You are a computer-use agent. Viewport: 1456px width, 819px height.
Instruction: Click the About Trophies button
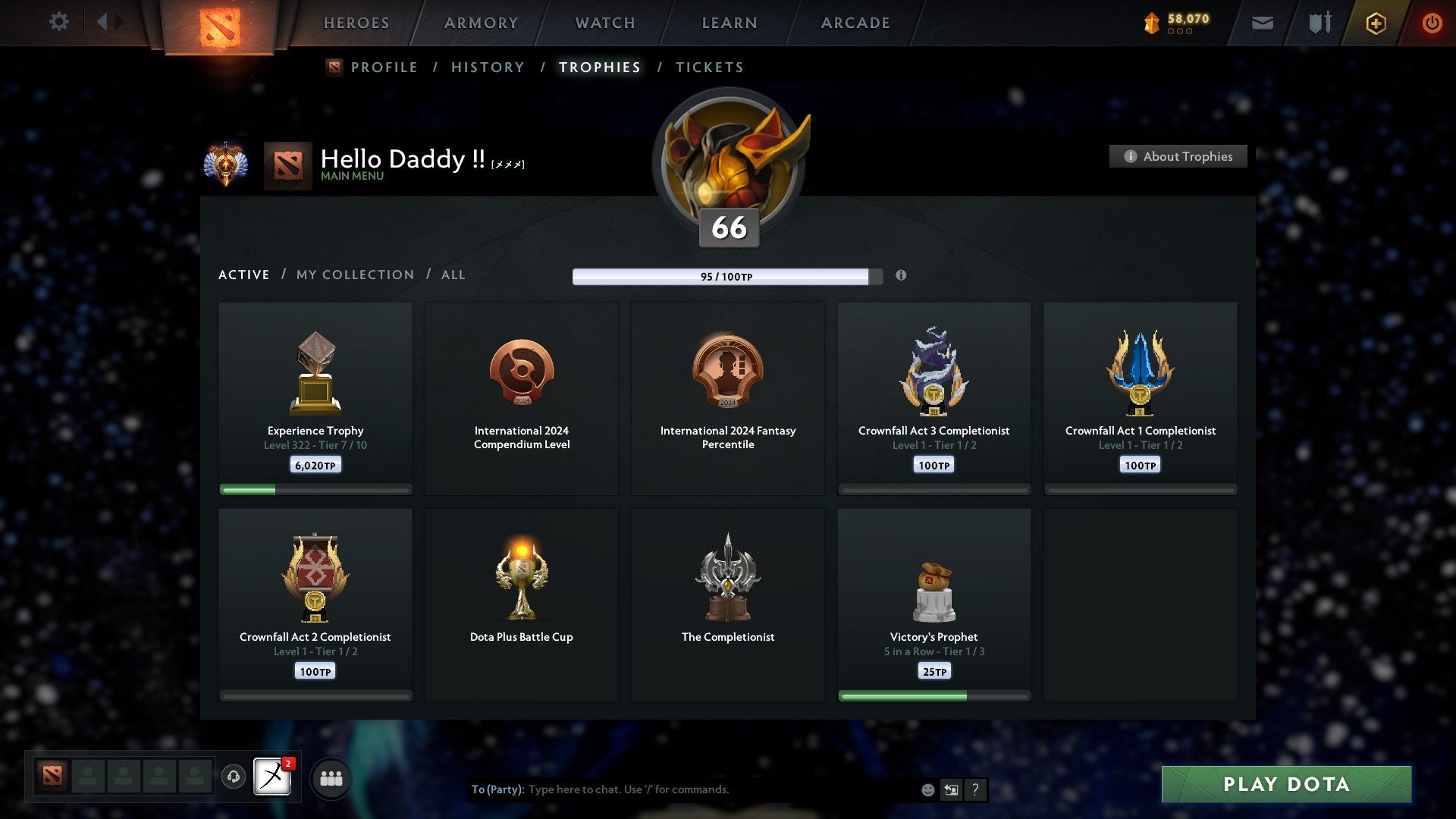[1178, 156]
